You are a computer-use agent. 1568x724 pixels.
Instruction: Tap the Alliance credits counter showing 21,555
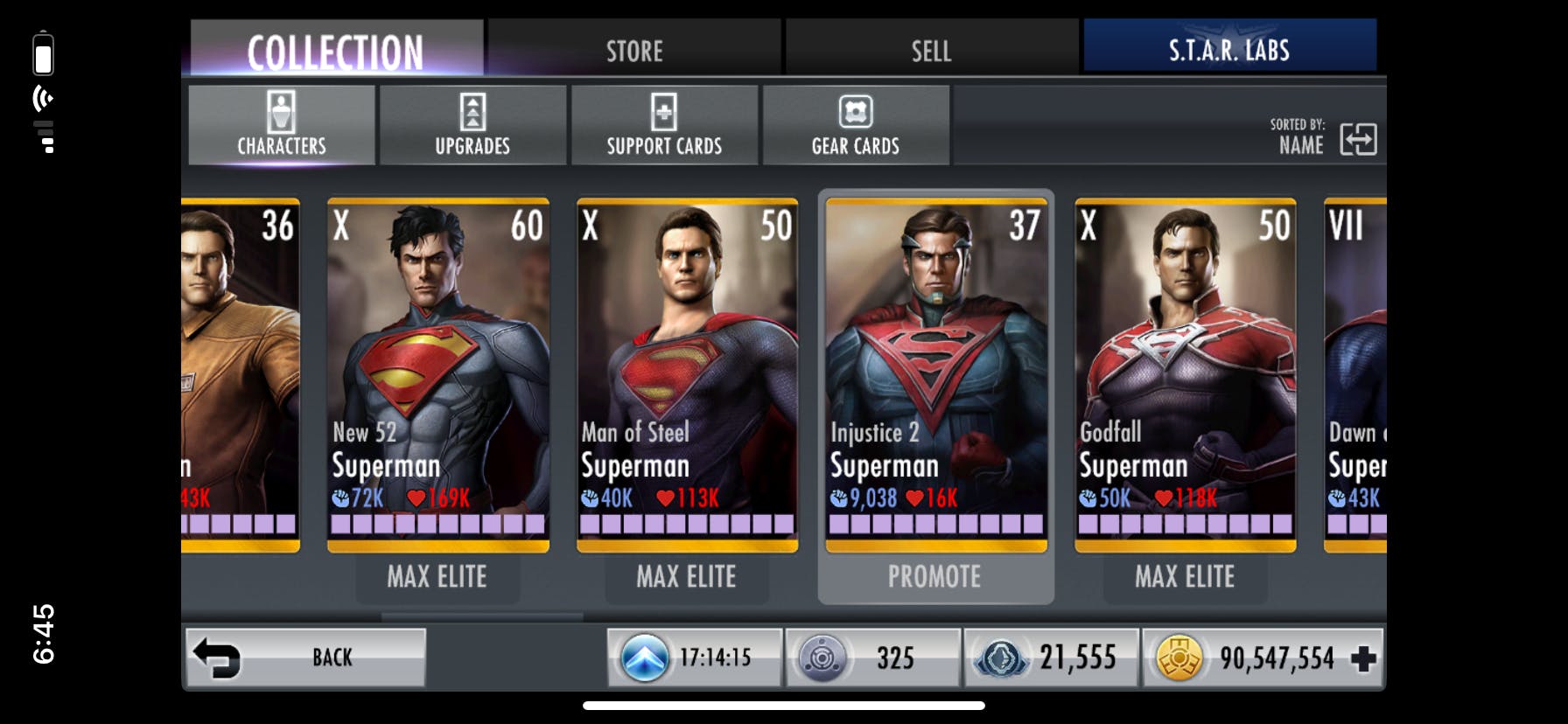1051,658
